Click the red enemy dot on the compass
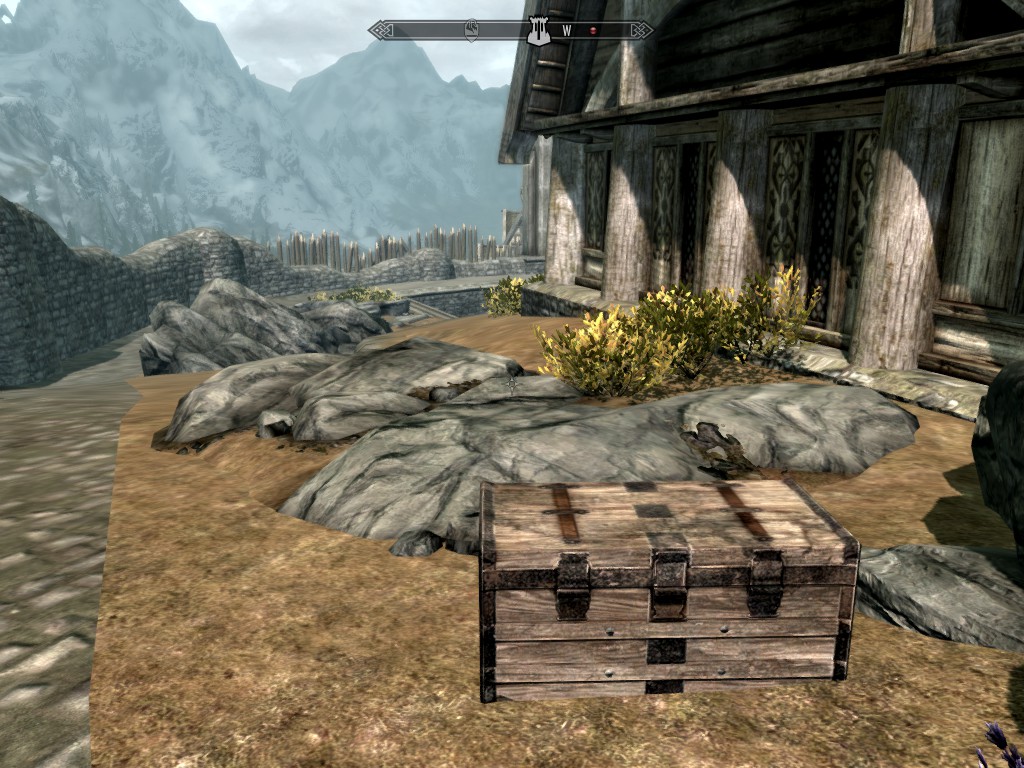 [x=592, y=31]
